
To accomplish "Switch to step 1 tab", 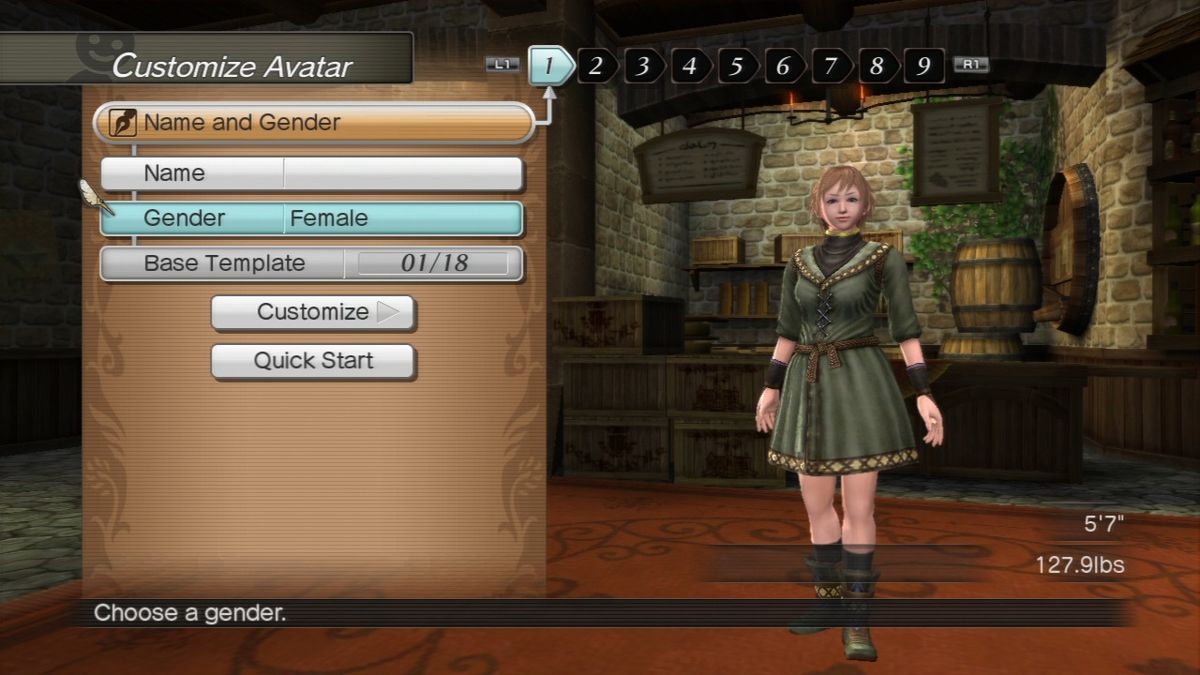I will pos(550,66).
